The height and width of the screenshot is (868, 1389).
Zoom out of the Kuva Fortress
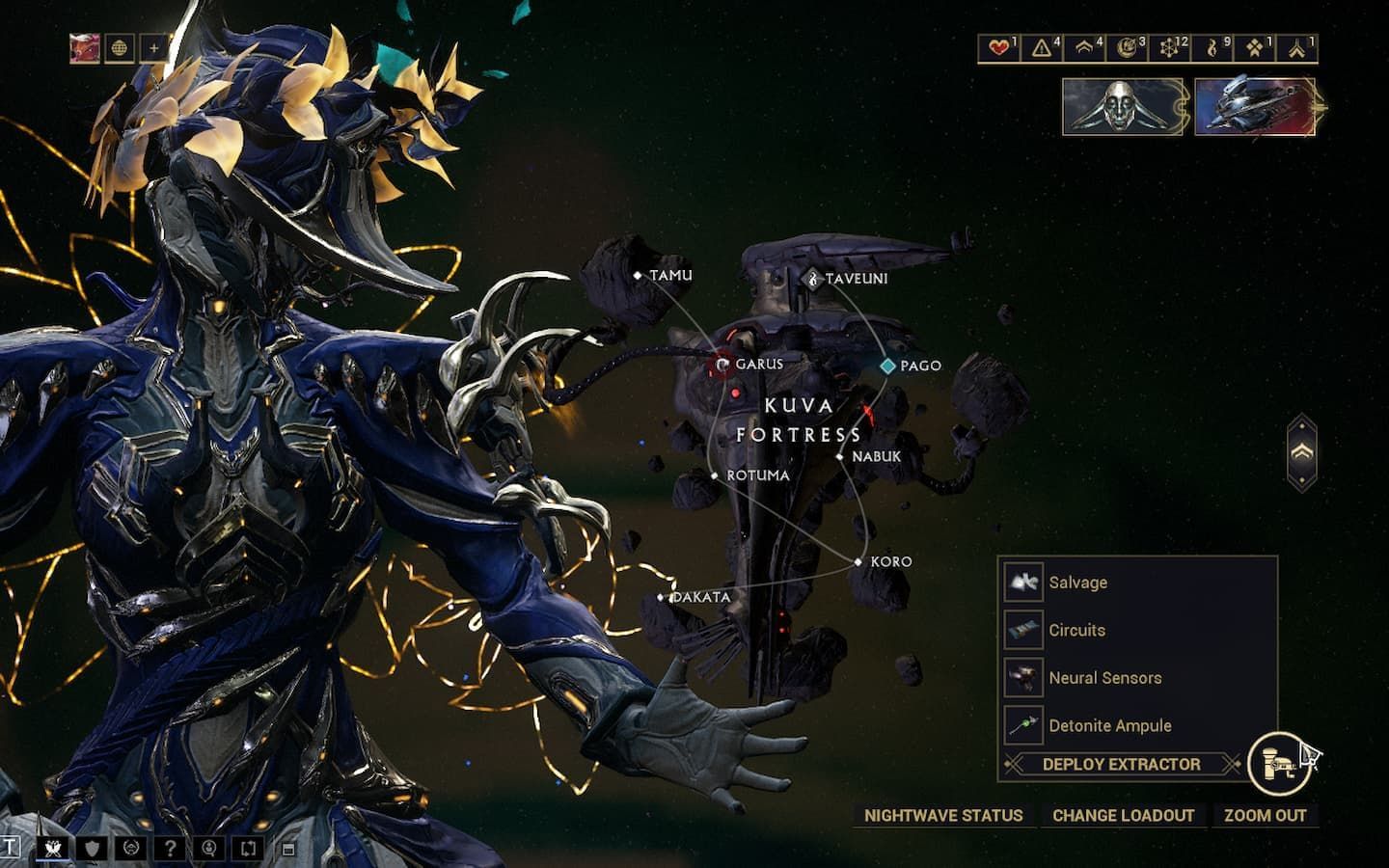(1265, 815)
